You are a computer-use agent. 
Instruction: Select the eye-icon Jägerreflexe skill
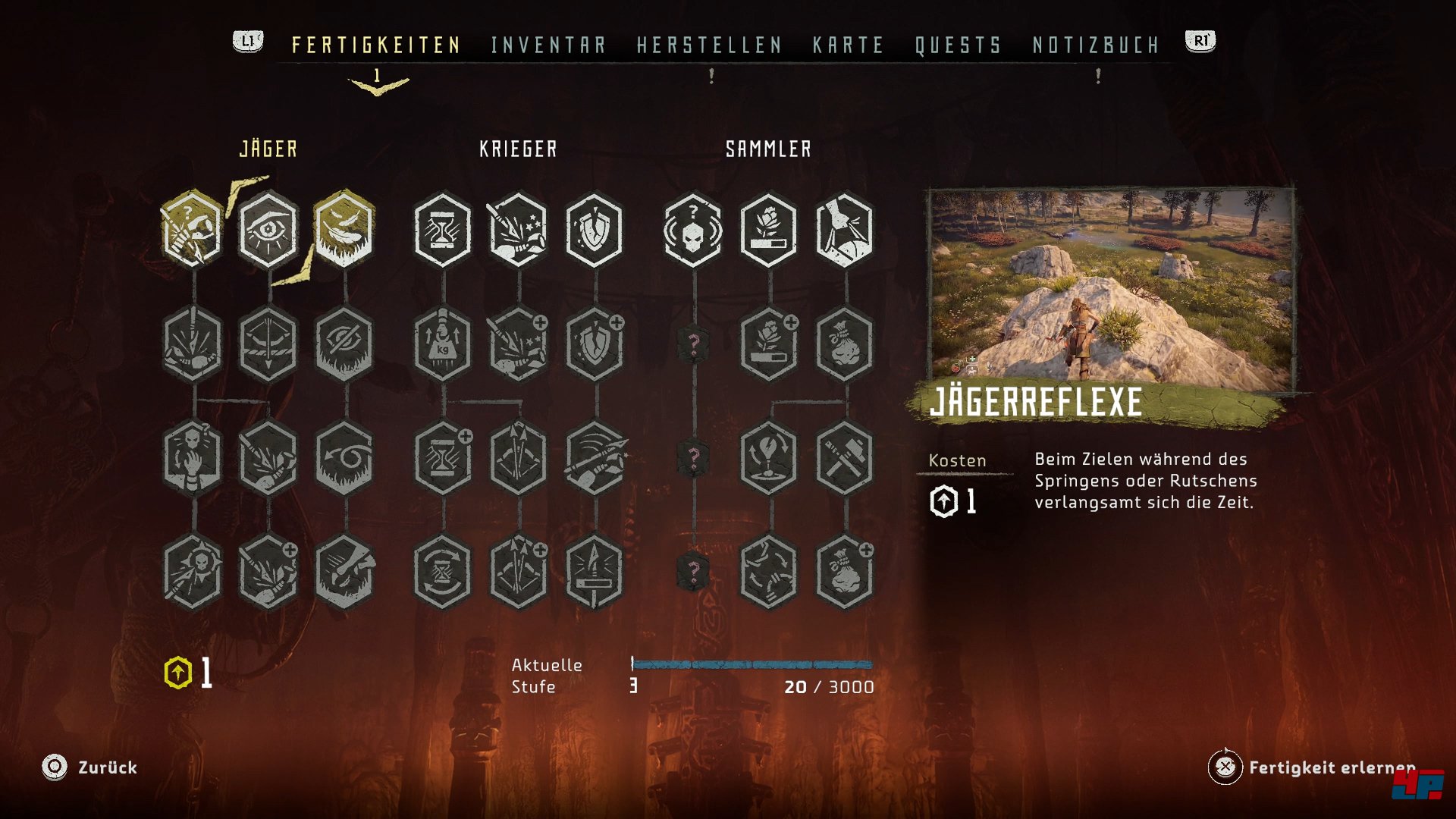coord(268,229)
